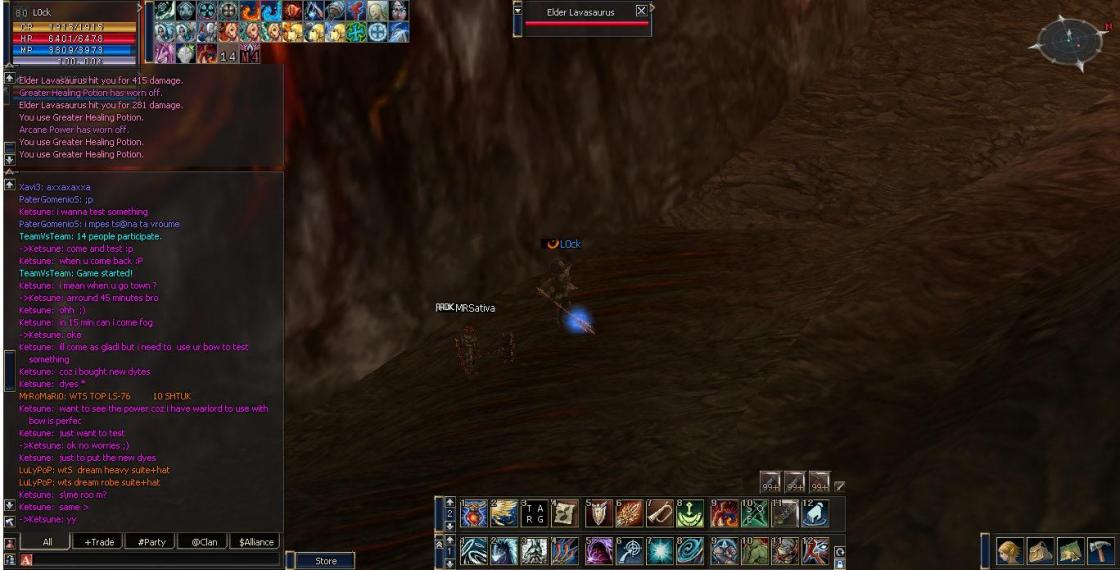Select the @Clan chat tab
This screenshot has height=570, width=1120.
(x=204, y=541)
